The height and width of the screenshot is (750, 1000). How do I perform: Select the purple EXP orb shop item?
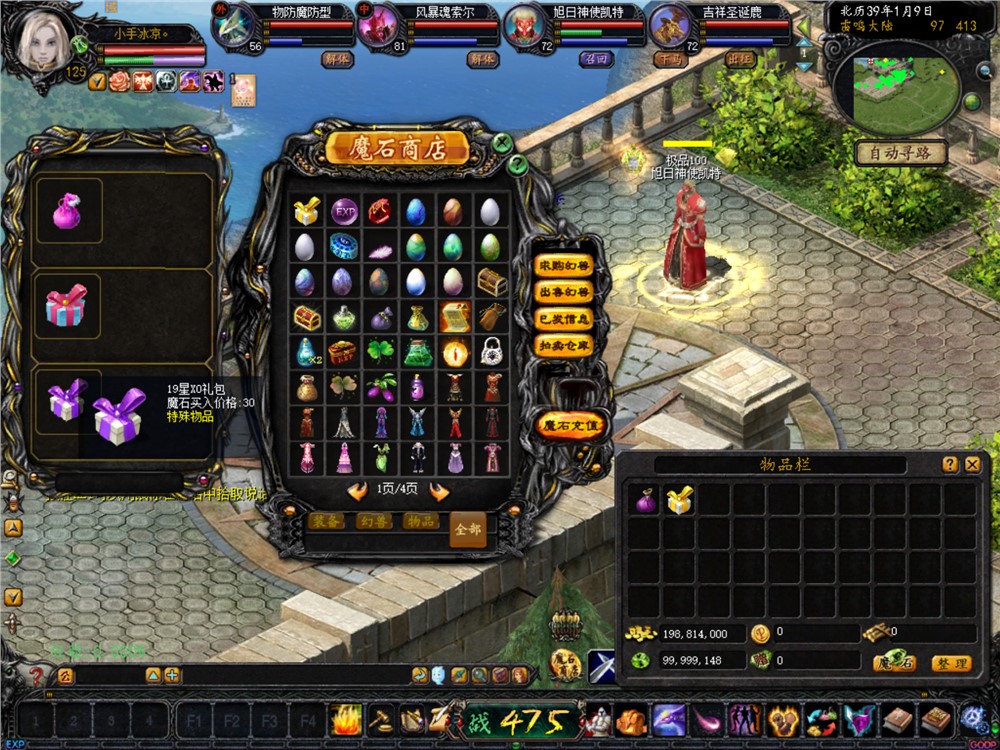click(x=344, y=211)
